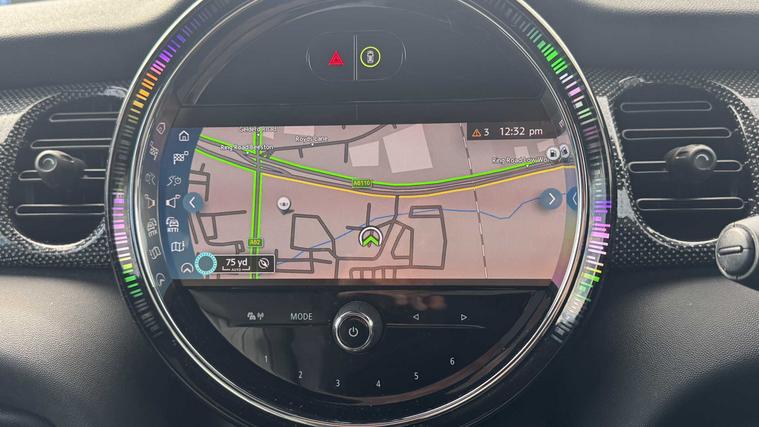Collapse the left sidebar with arrow button
Screen dimensions: 759x427
194,202
